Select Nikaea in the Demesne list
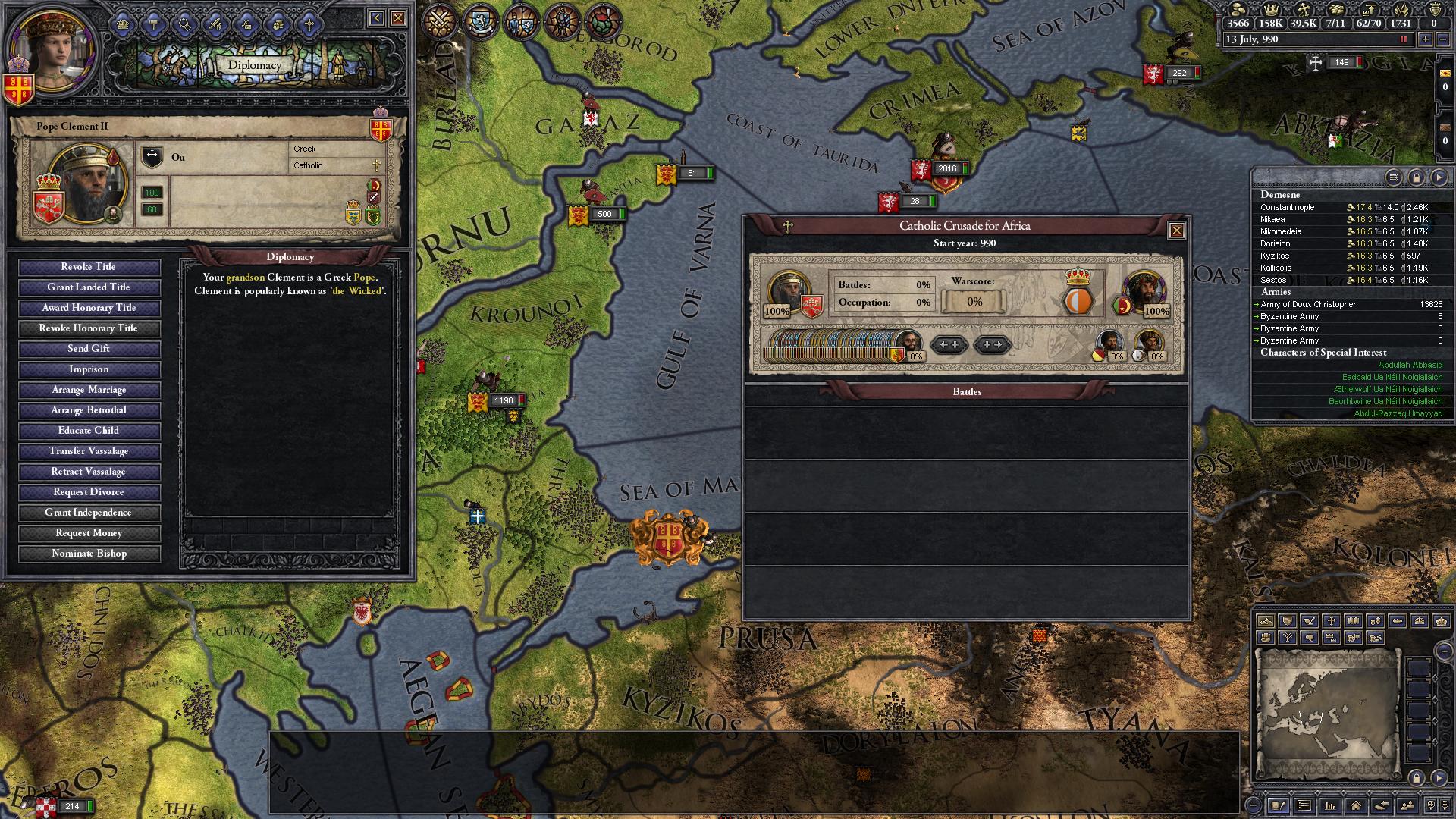The width and height of the screenshot is (1456, 819). (1272, 219)
